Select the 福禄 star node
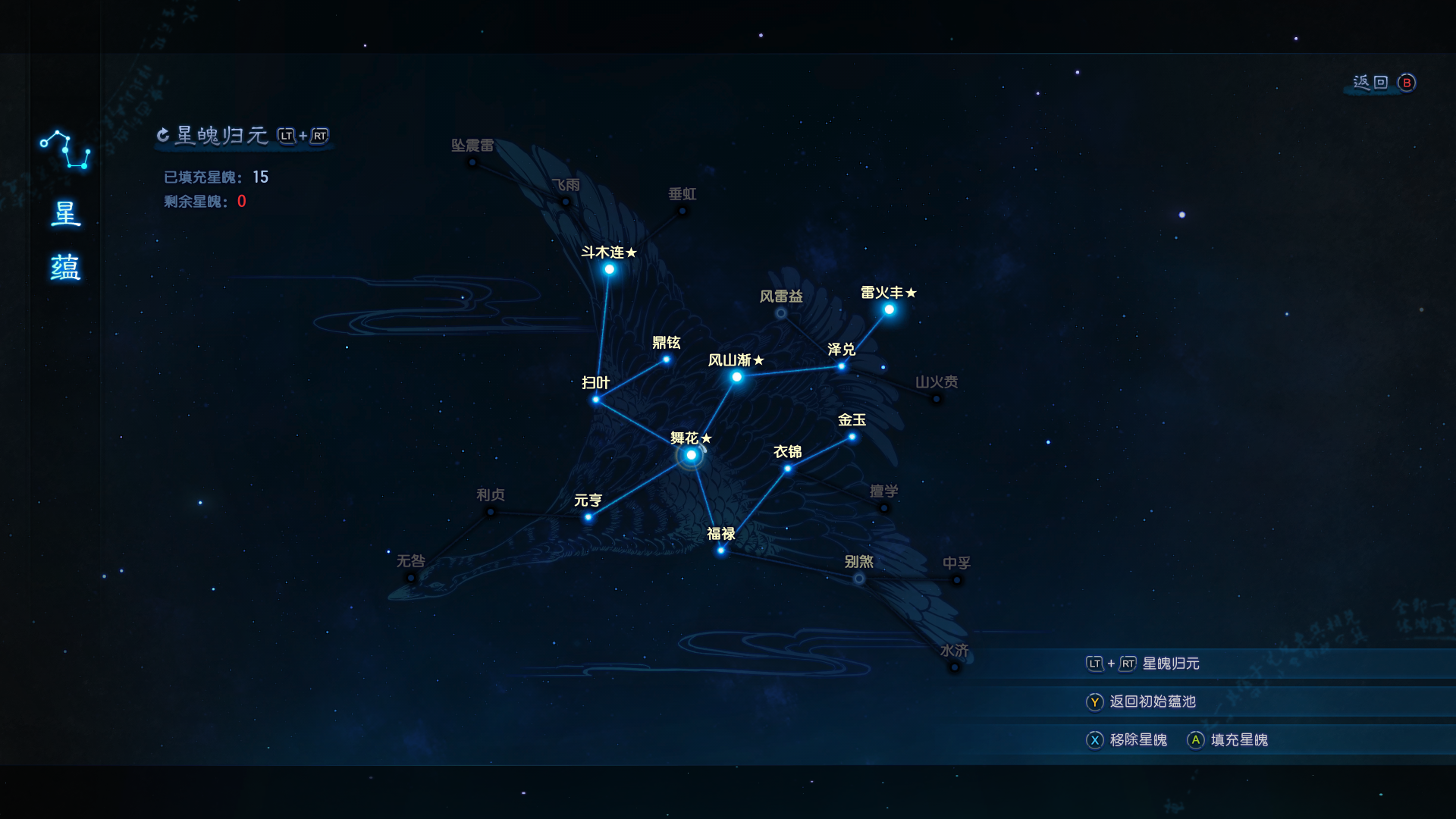 click(x=721, y=551)
